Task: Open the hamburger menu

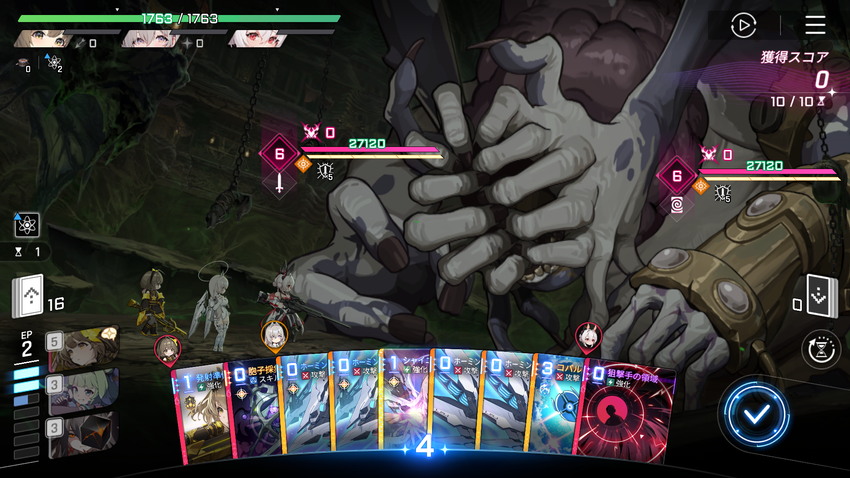Action: (815, 25)
